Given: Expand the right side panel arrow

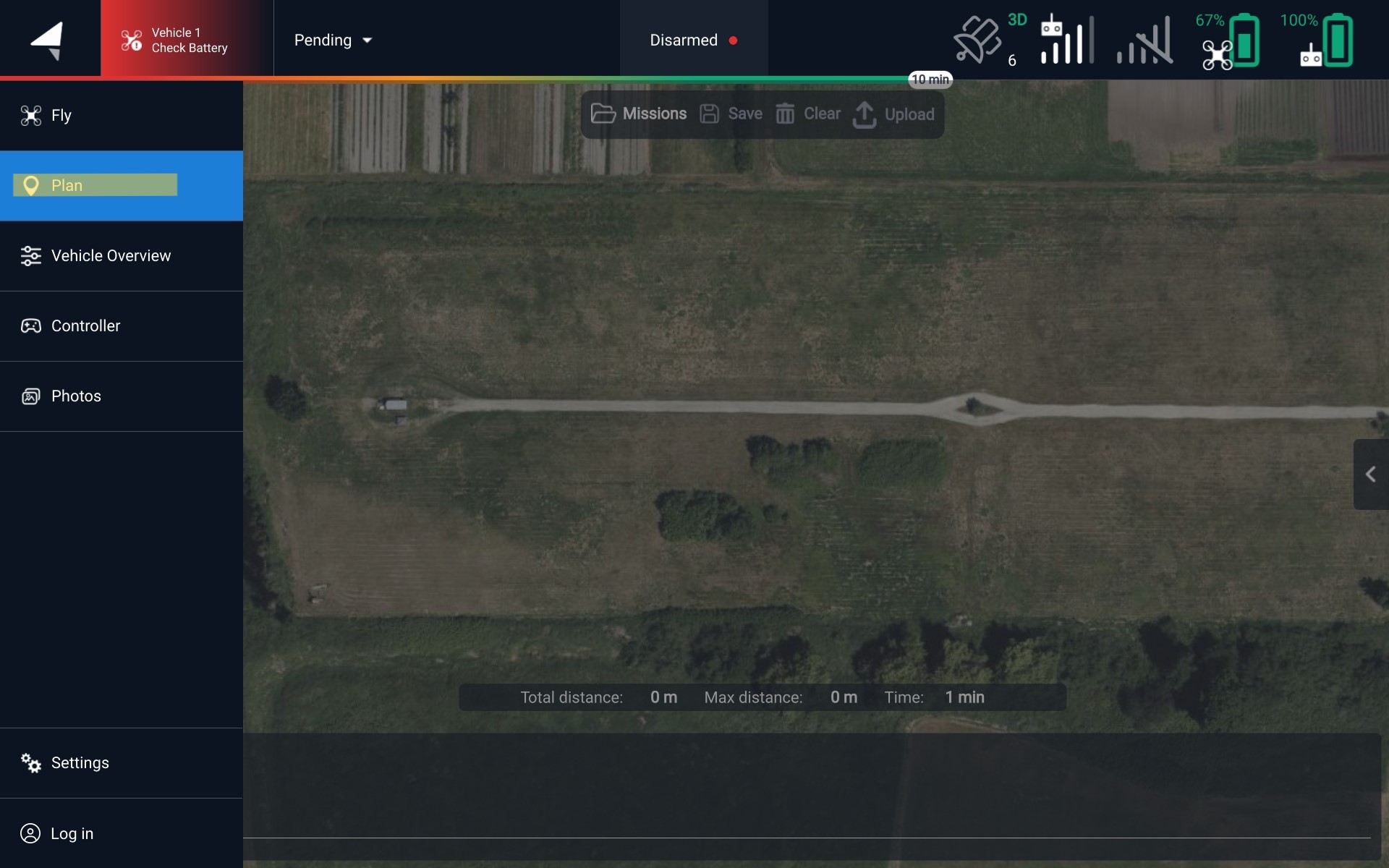Looking at the screenshot, I should tap(1370, 475).
